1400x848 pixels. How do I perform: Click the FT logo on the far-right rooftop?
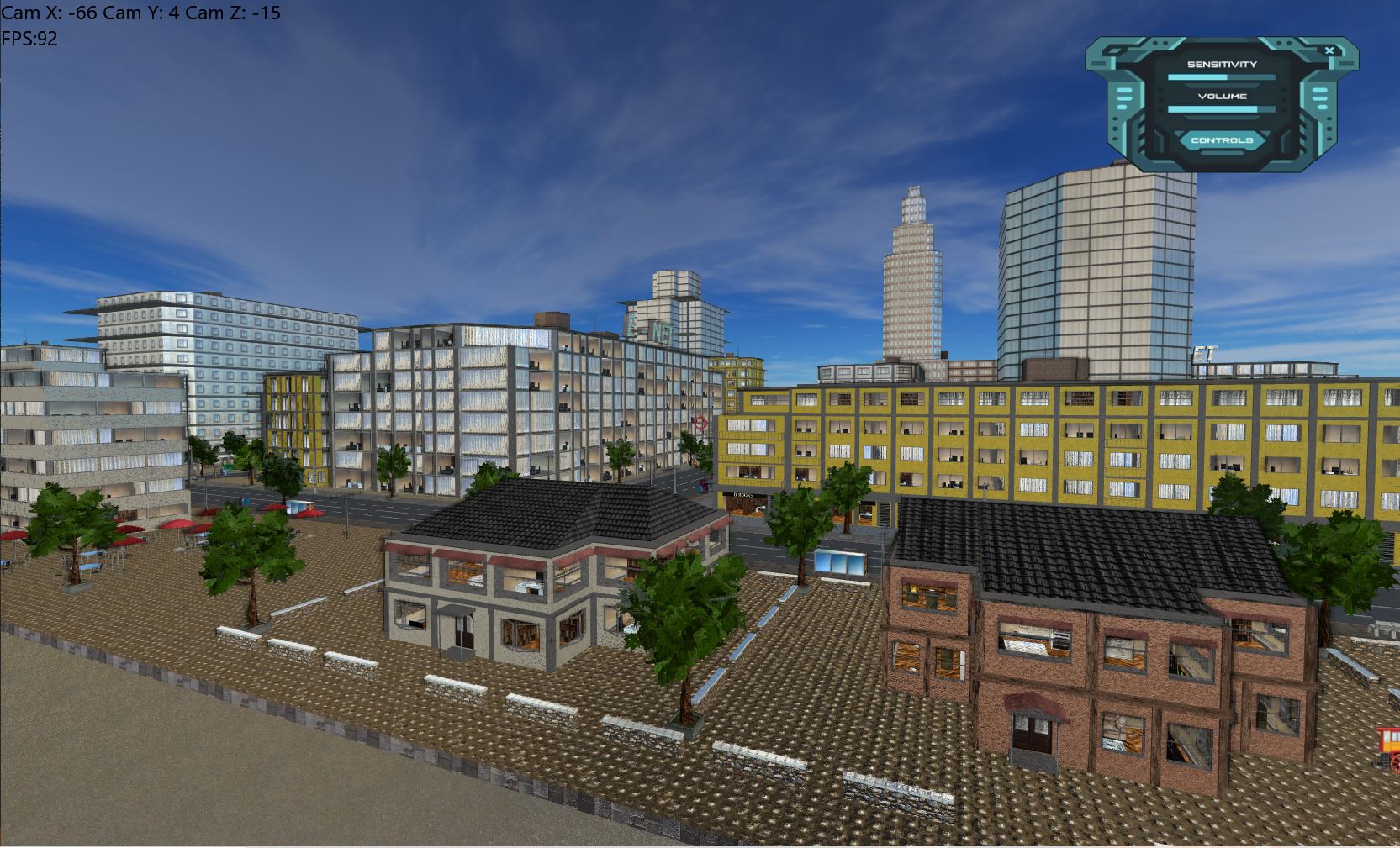click(x=1204, y=351)
